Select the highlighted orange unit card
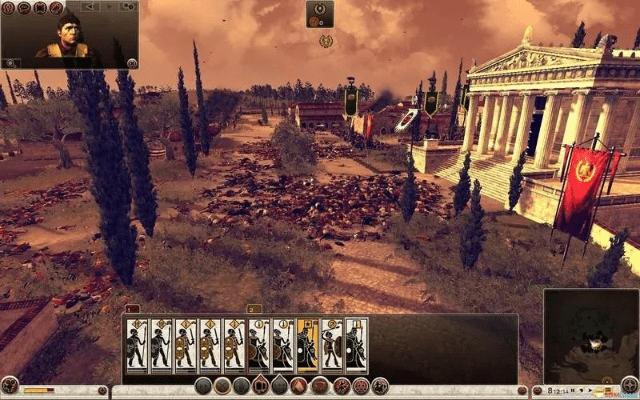 (308, 345)
